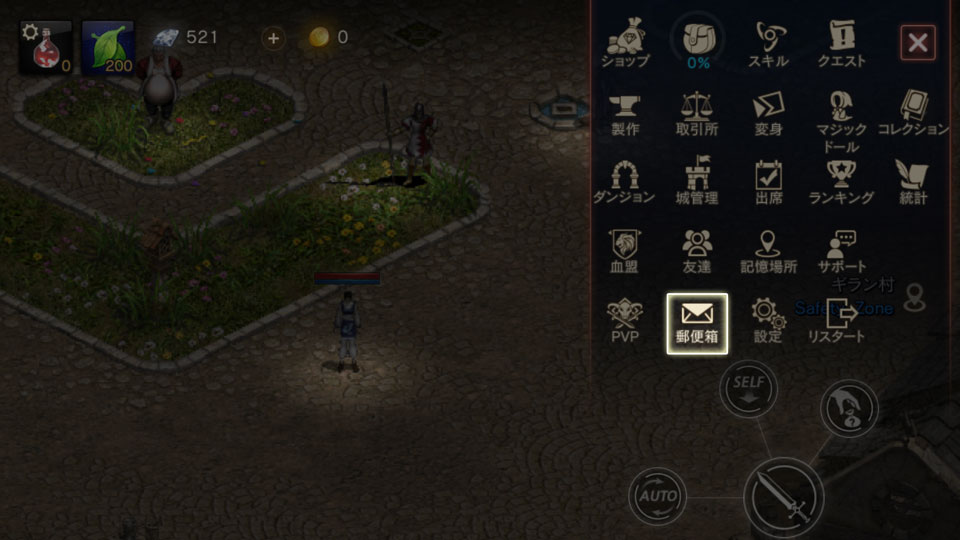The height and width of the screenshot is (540, 960).
Task: Open the 血盟 clan menu
Action: click(x=625, y=251)
